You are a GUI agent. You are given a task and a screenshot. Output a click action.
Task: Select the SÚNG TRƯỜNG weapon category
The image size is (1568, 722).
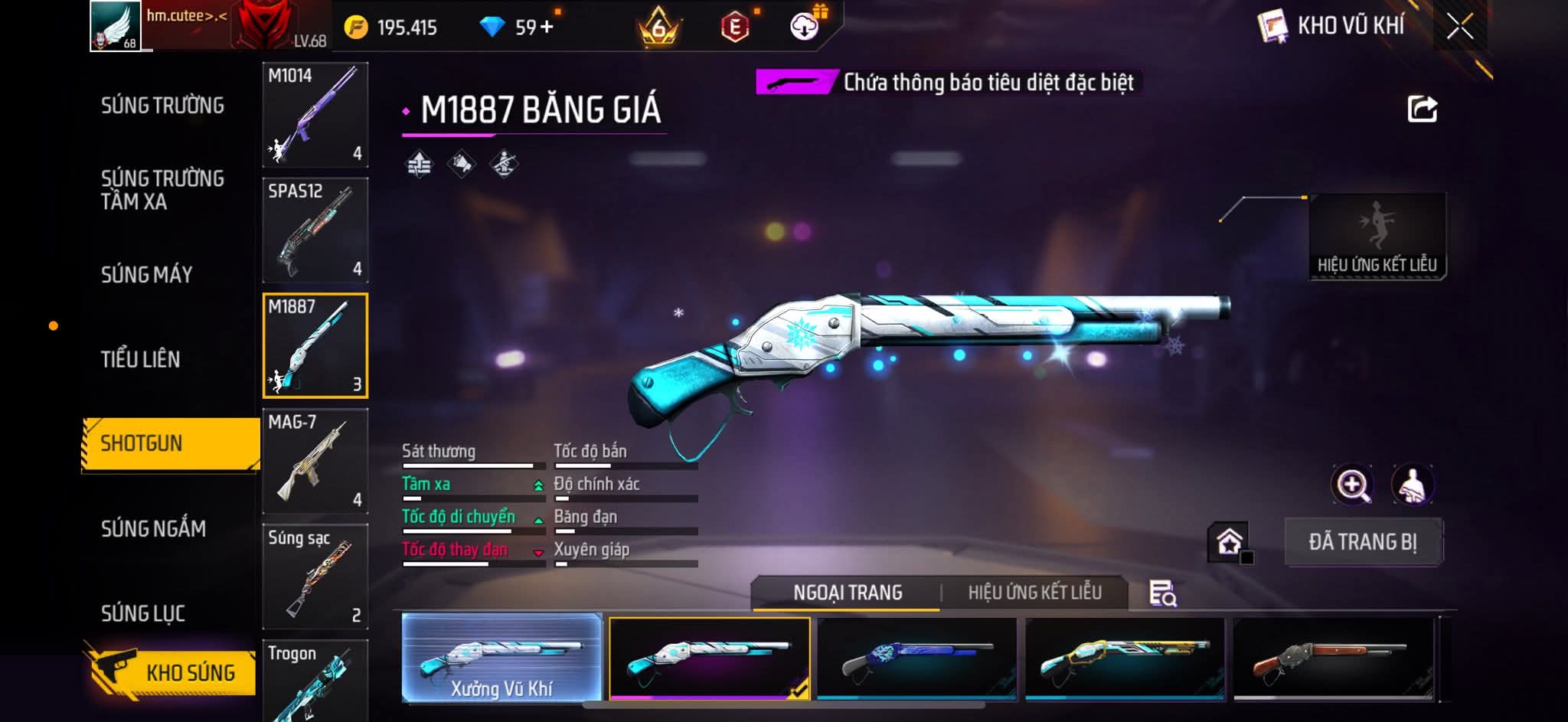162,106
